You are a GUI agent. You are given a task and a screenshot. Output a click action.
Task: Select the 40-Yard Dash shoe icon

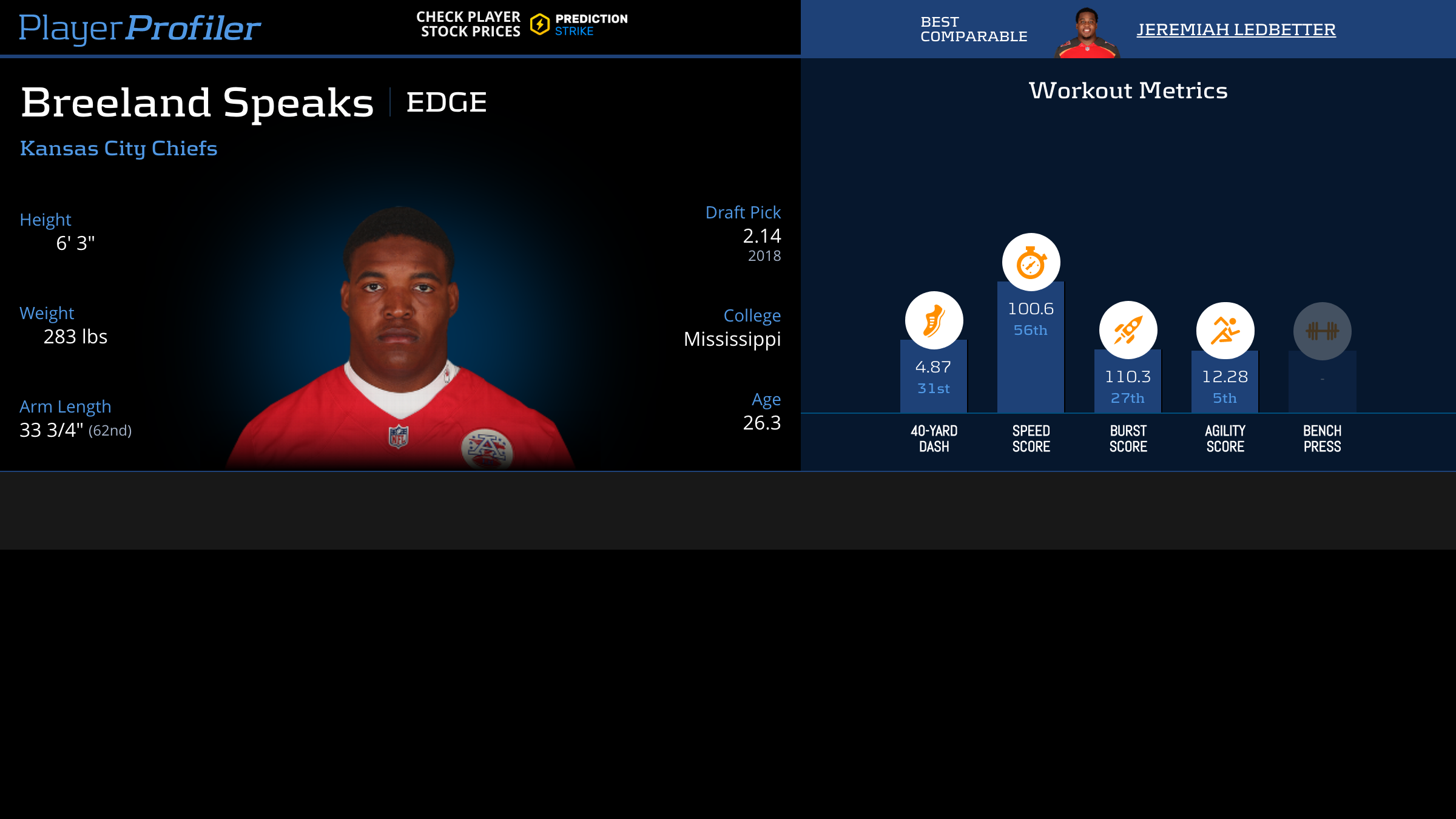934,320
